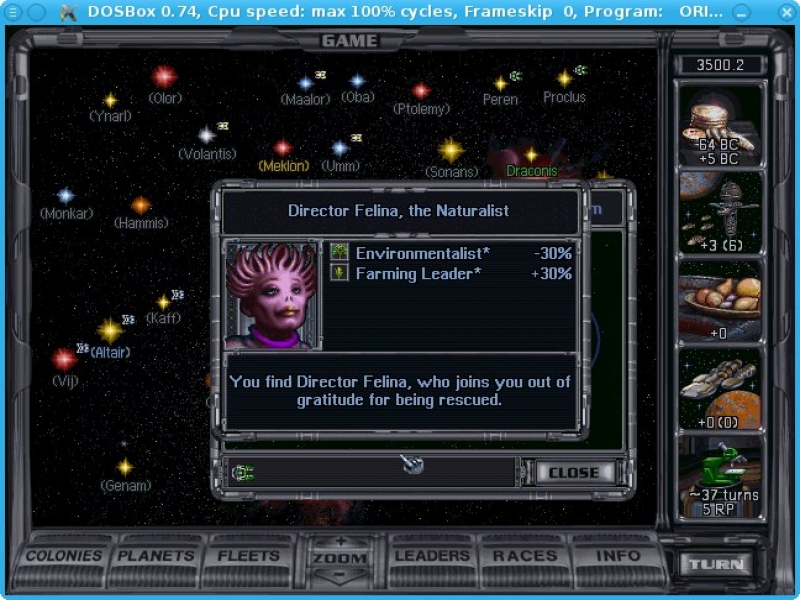Open the Game menu at top
The image size is (800, 600).
[x=350, y=41]
